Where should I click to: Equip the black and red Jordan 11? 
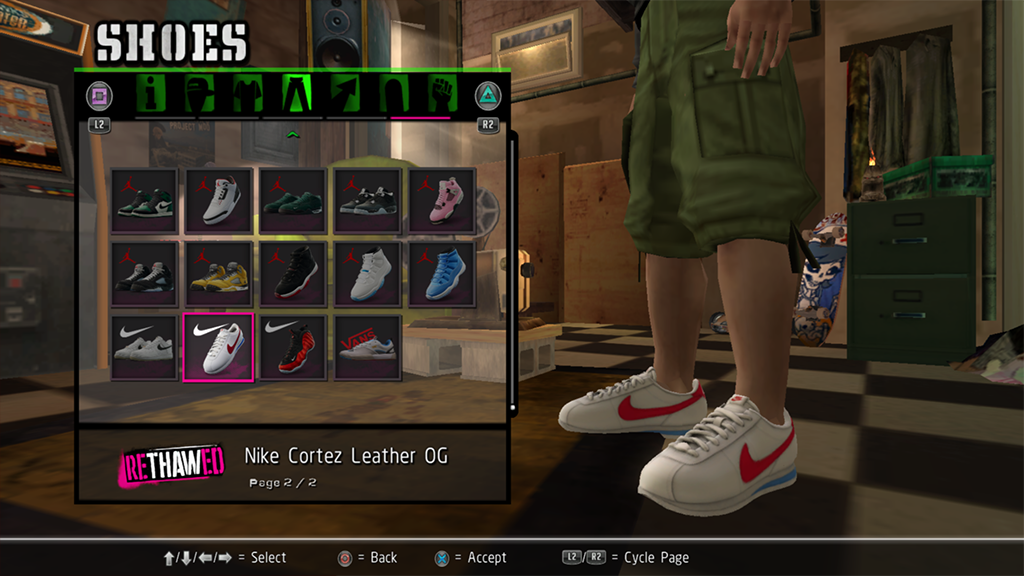tap(293, 274)
